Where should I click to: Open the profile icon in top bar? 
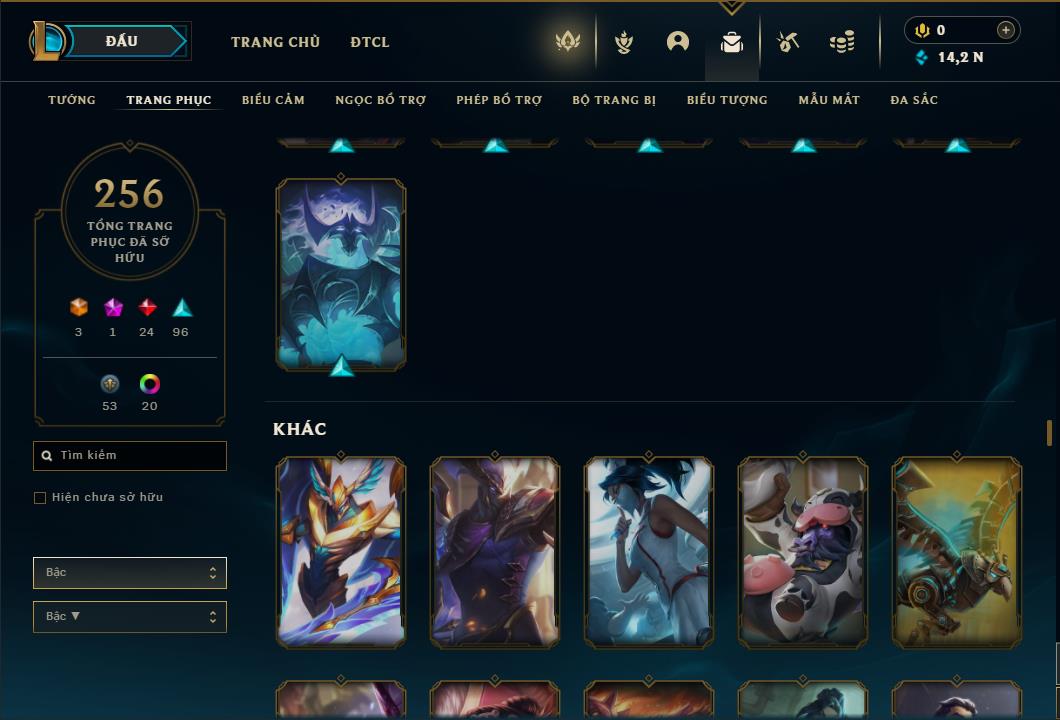(678, 42)
